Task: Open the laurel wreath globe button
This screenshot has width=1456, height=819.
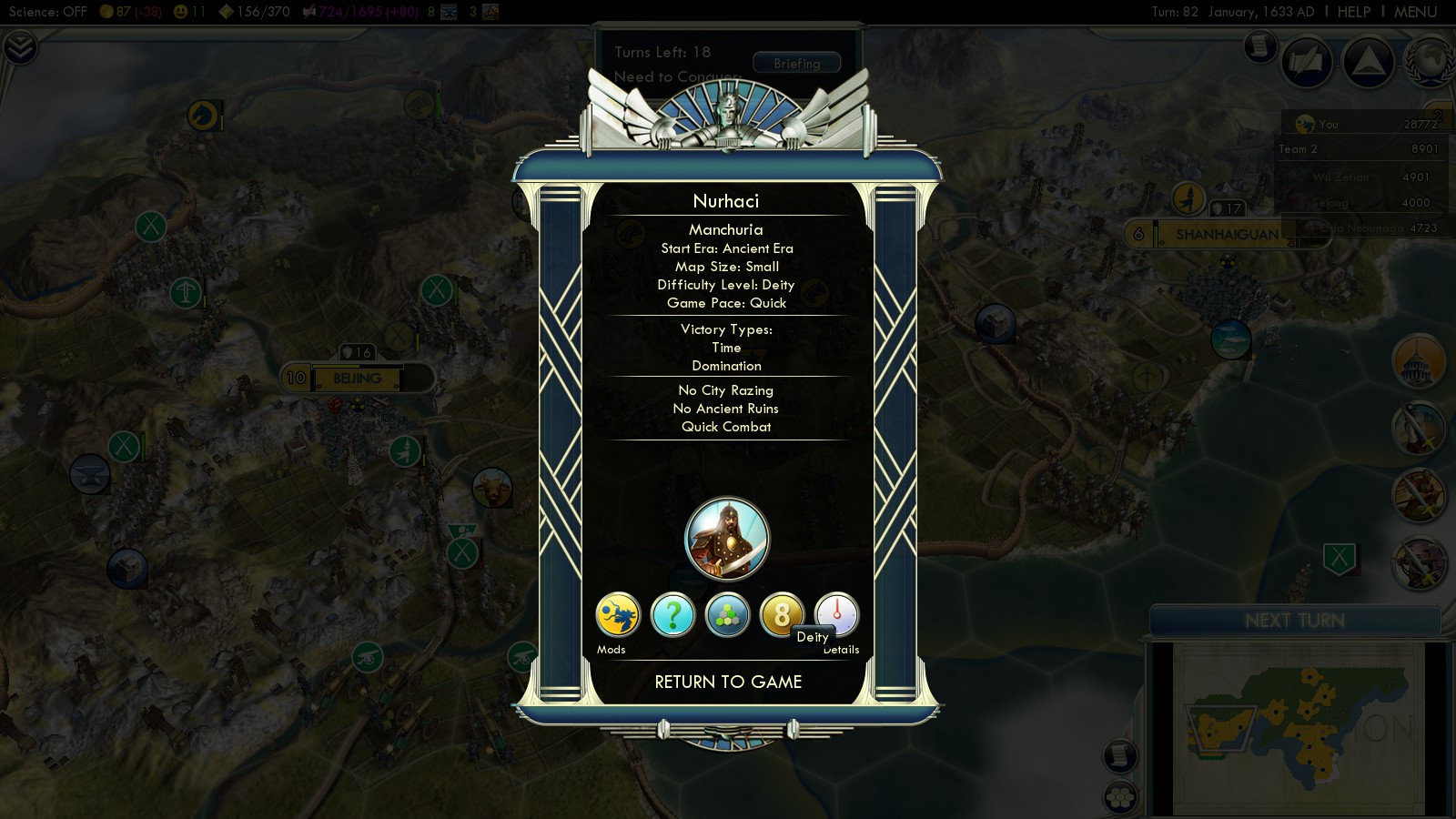Action: 1431,62
